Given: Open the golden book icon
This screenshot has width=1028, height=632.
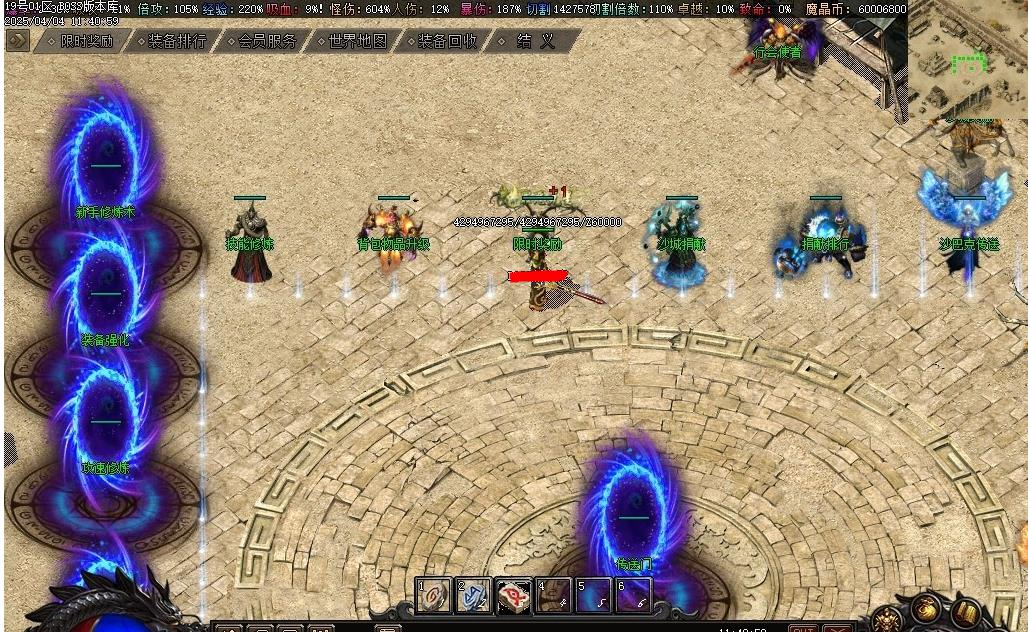Looking at the screenshot, I should [x=966, y=612].
